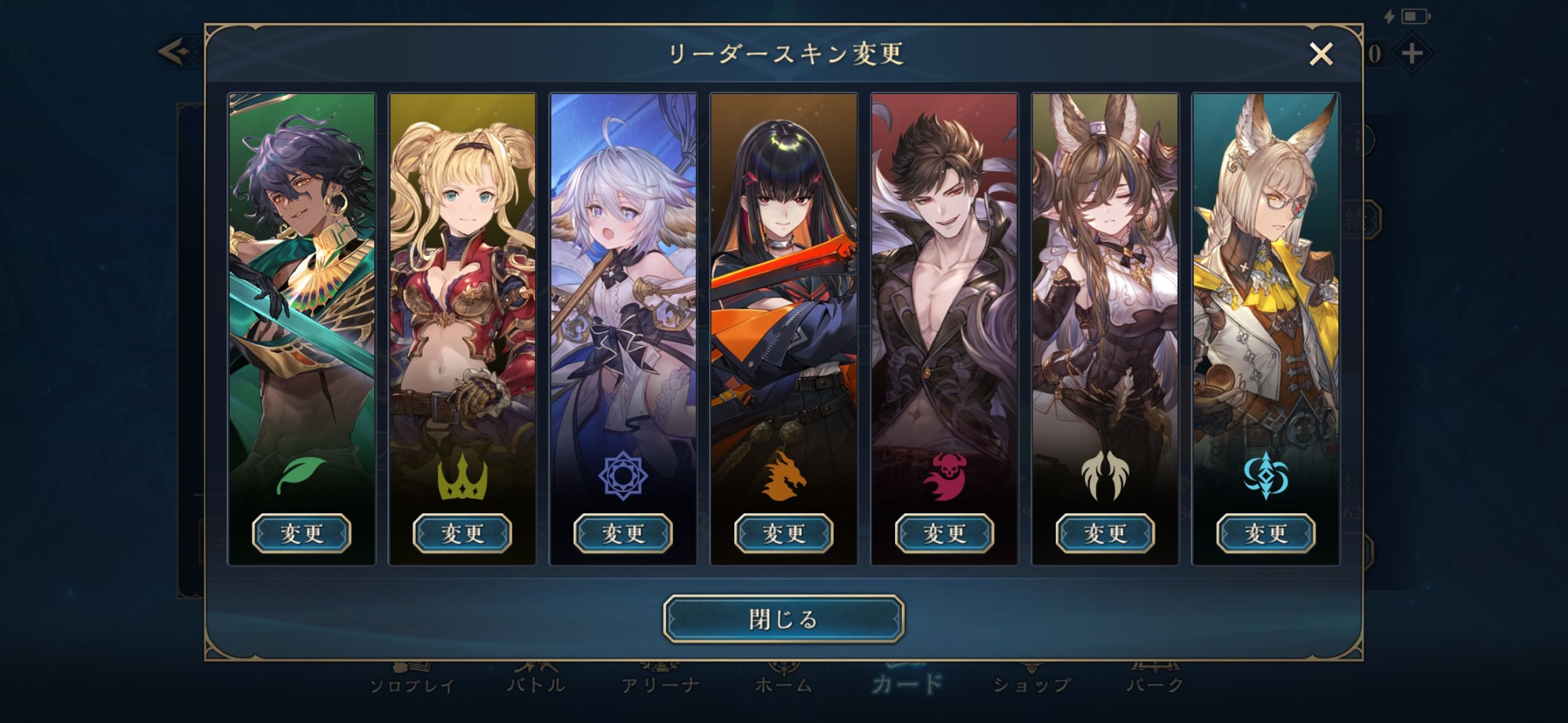The width and height of the screenshot is (1568, 723).
Task: Change the green leaf Forestcraft leader skin
Action: [x=302, y=533]
